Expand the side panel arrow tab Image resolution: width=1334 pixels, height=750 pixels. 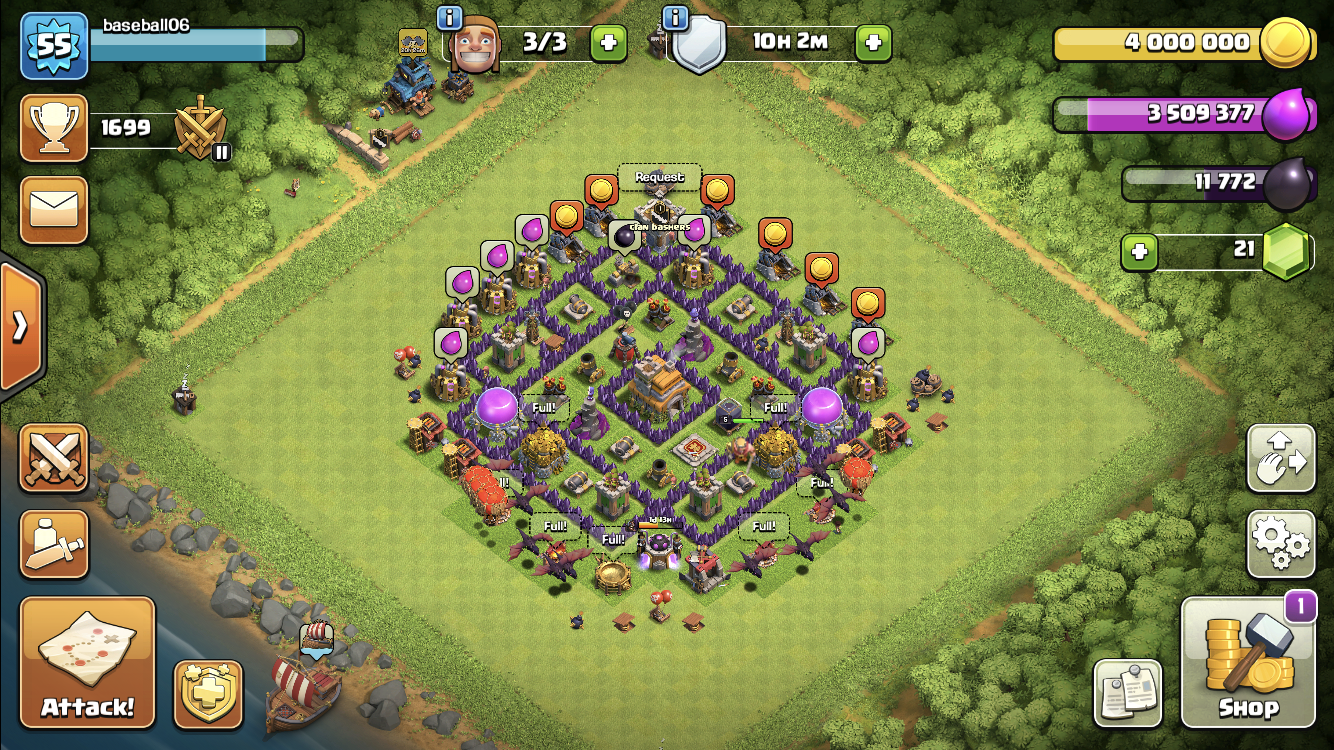[20, 327]
